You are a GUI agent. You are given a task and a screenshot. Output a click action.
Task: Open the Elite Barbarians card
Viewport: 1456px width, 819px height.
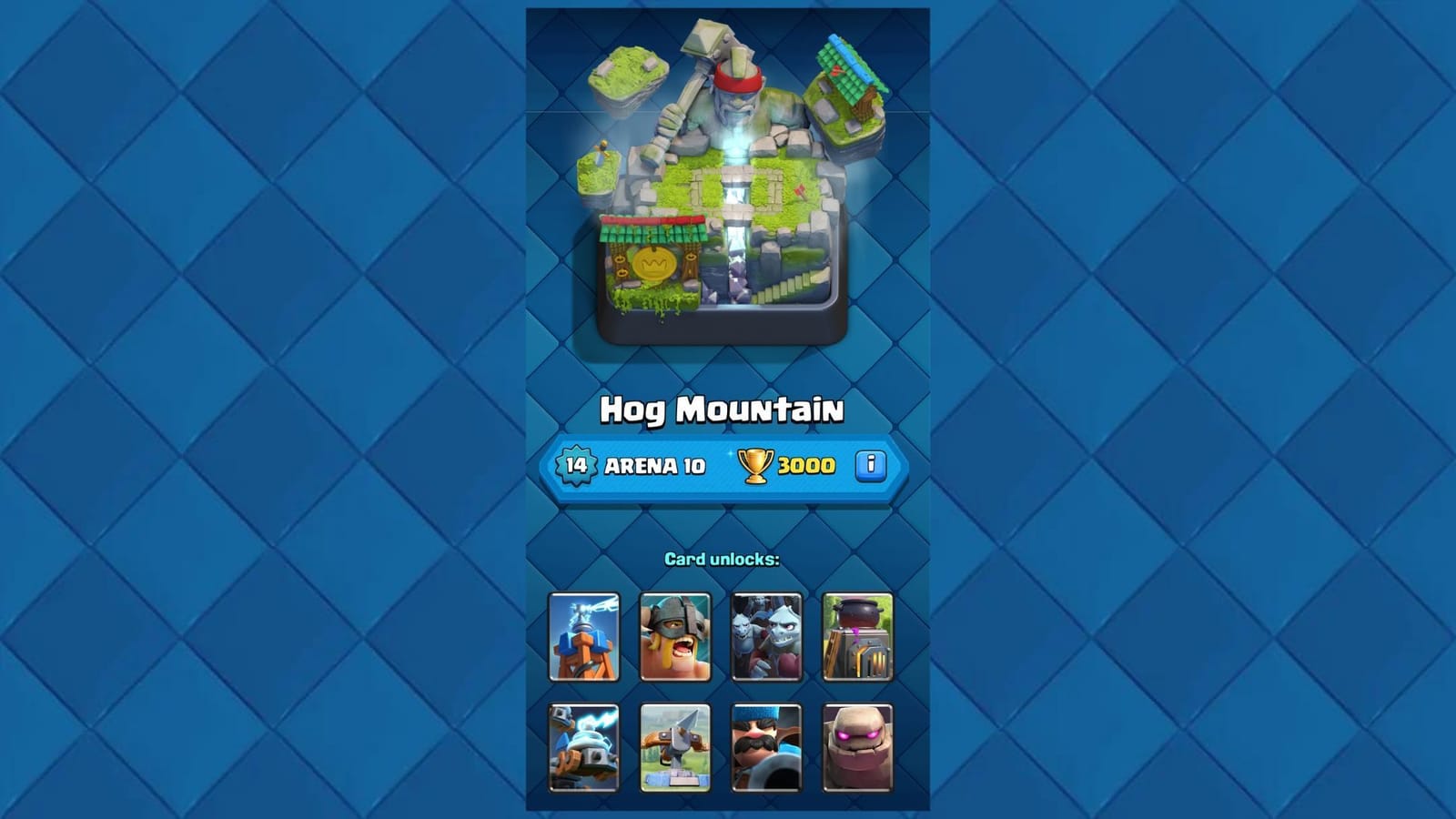pyautogui.click(x=674, y=637)
